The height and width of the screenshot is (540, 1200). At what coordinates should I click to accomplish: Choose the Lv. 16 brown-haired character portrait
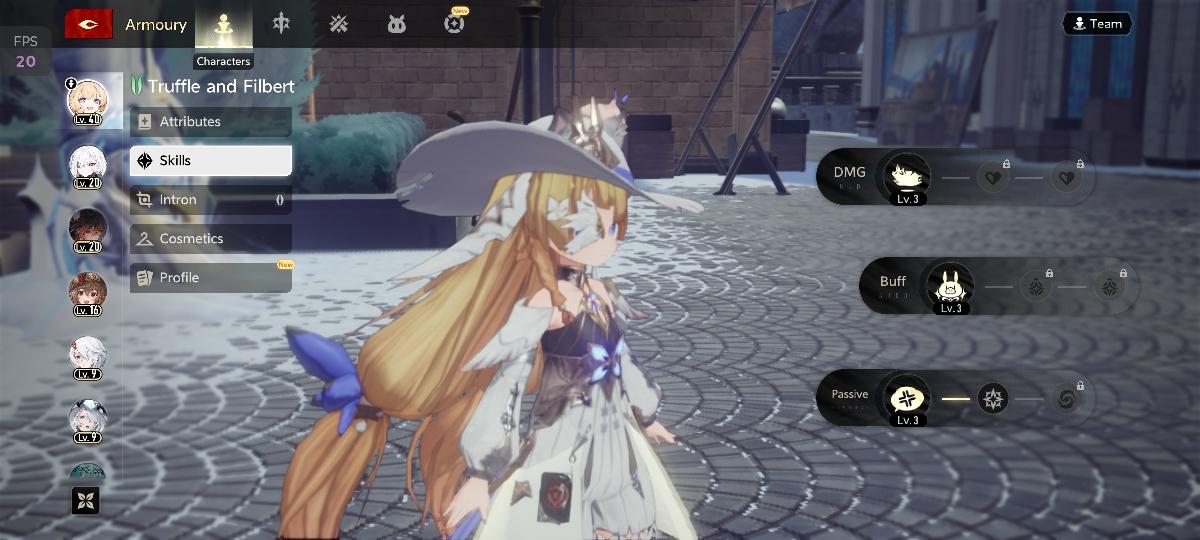click(x=88, y=294)
